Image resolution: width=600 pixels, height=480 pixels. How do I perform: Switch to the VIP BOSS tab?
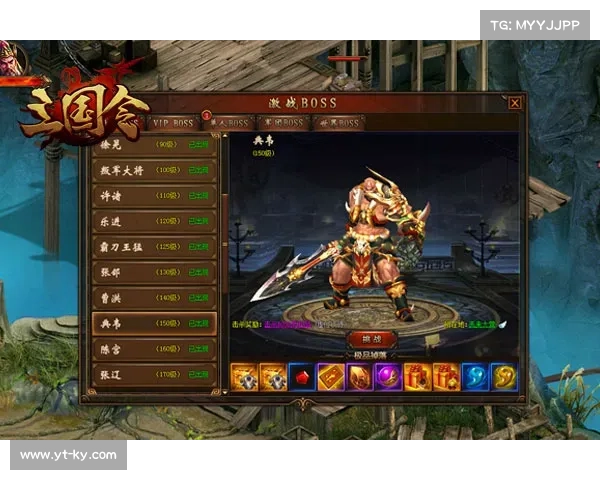pos(171,123)
